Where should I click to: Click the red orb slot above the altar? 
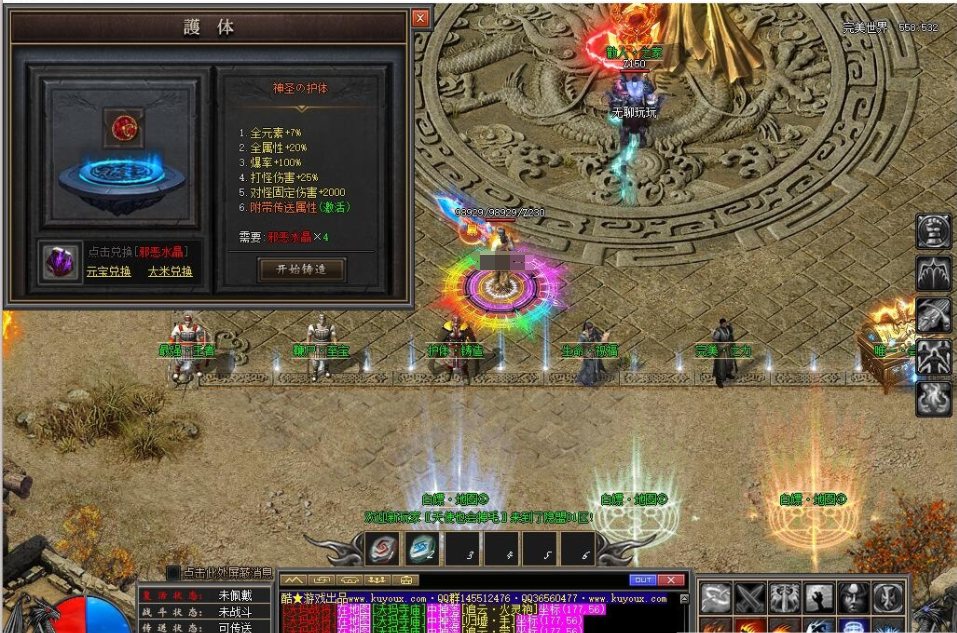click(124, 126)
